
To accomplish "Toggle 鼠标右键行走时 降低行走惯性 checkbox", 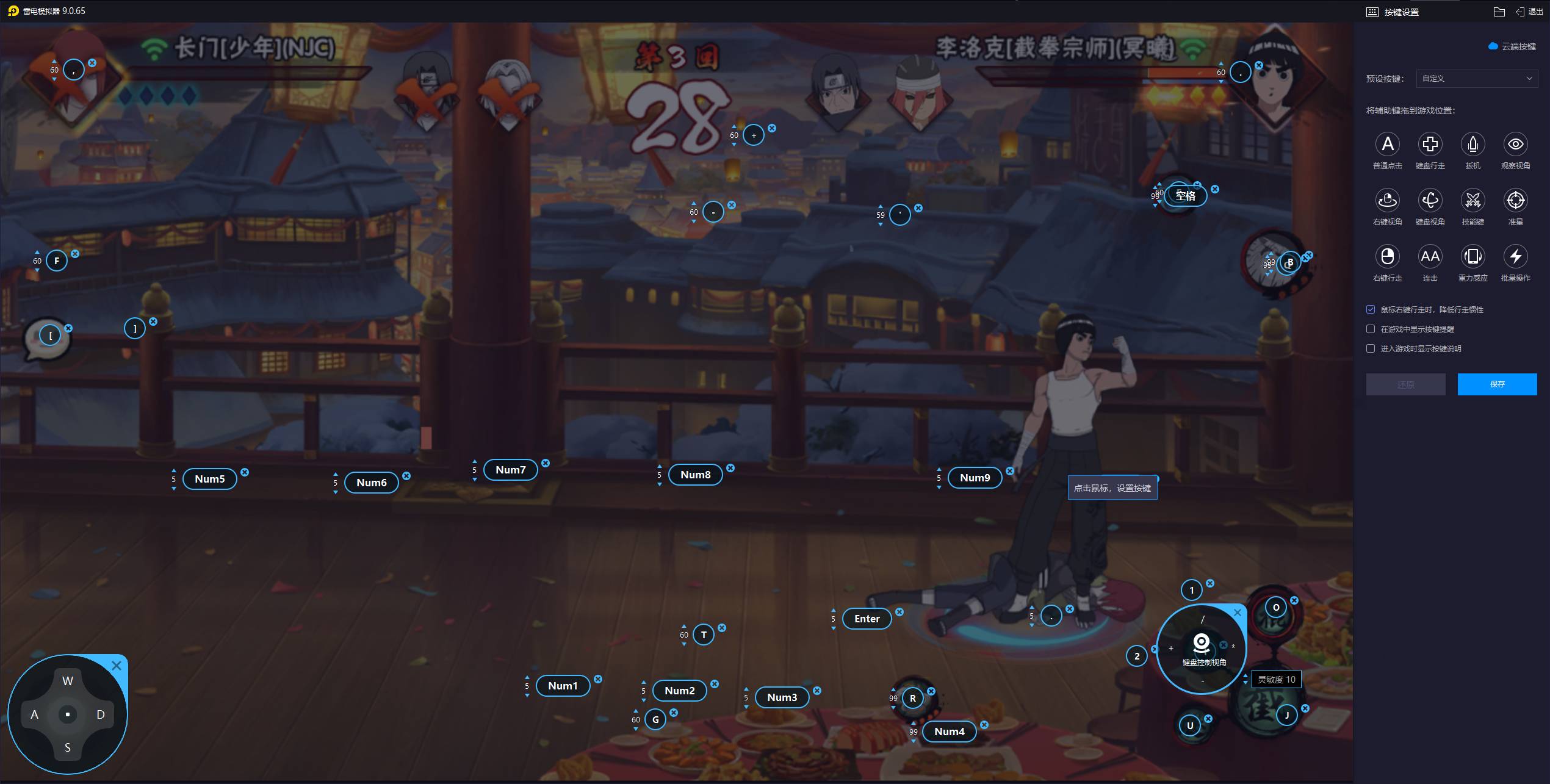I will coord(1371,310).
